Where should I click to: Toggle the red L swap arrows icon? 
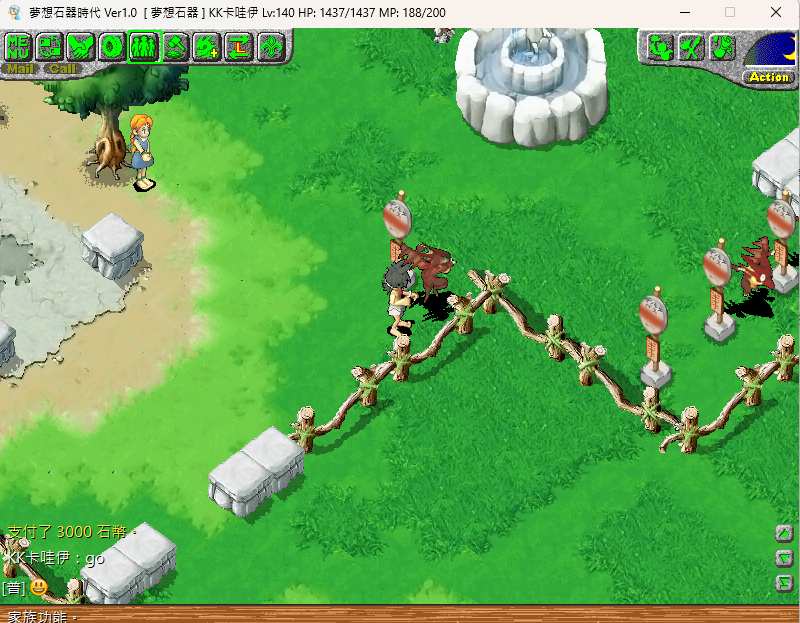pyautogui.click(x=238, y=46)
